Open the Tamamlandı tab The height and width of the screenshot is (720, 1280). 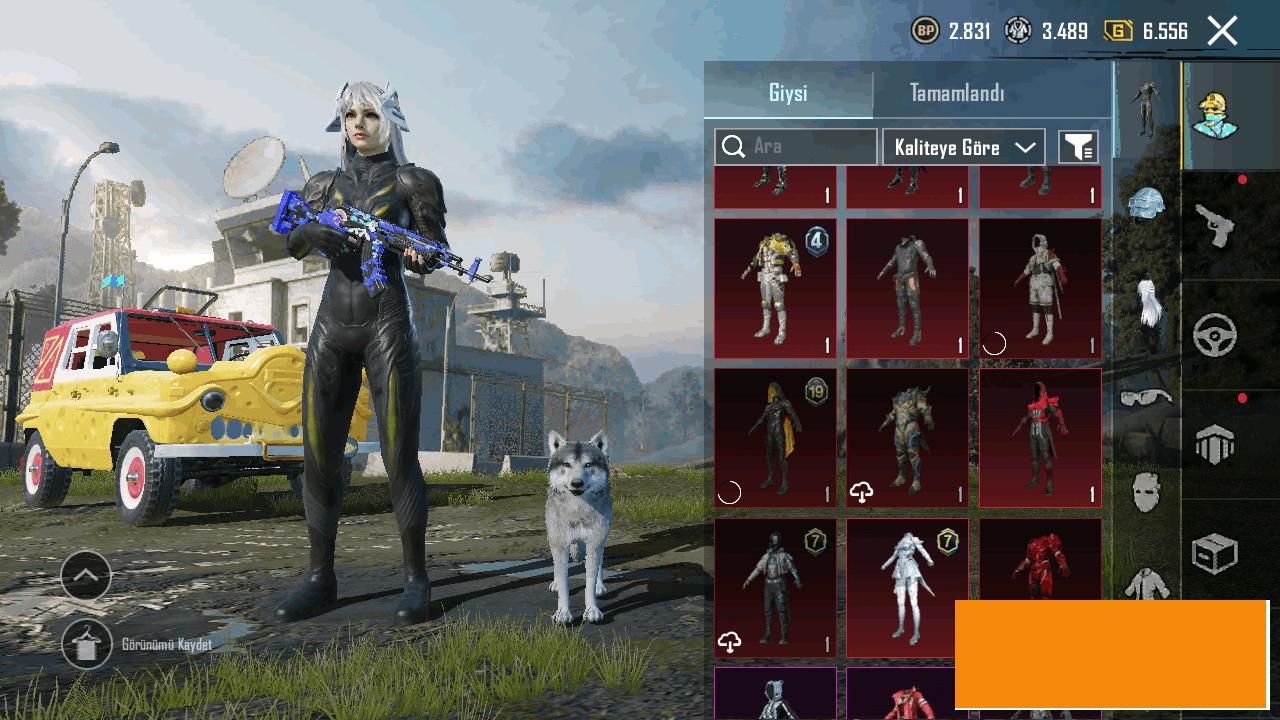tap(957, 93)
